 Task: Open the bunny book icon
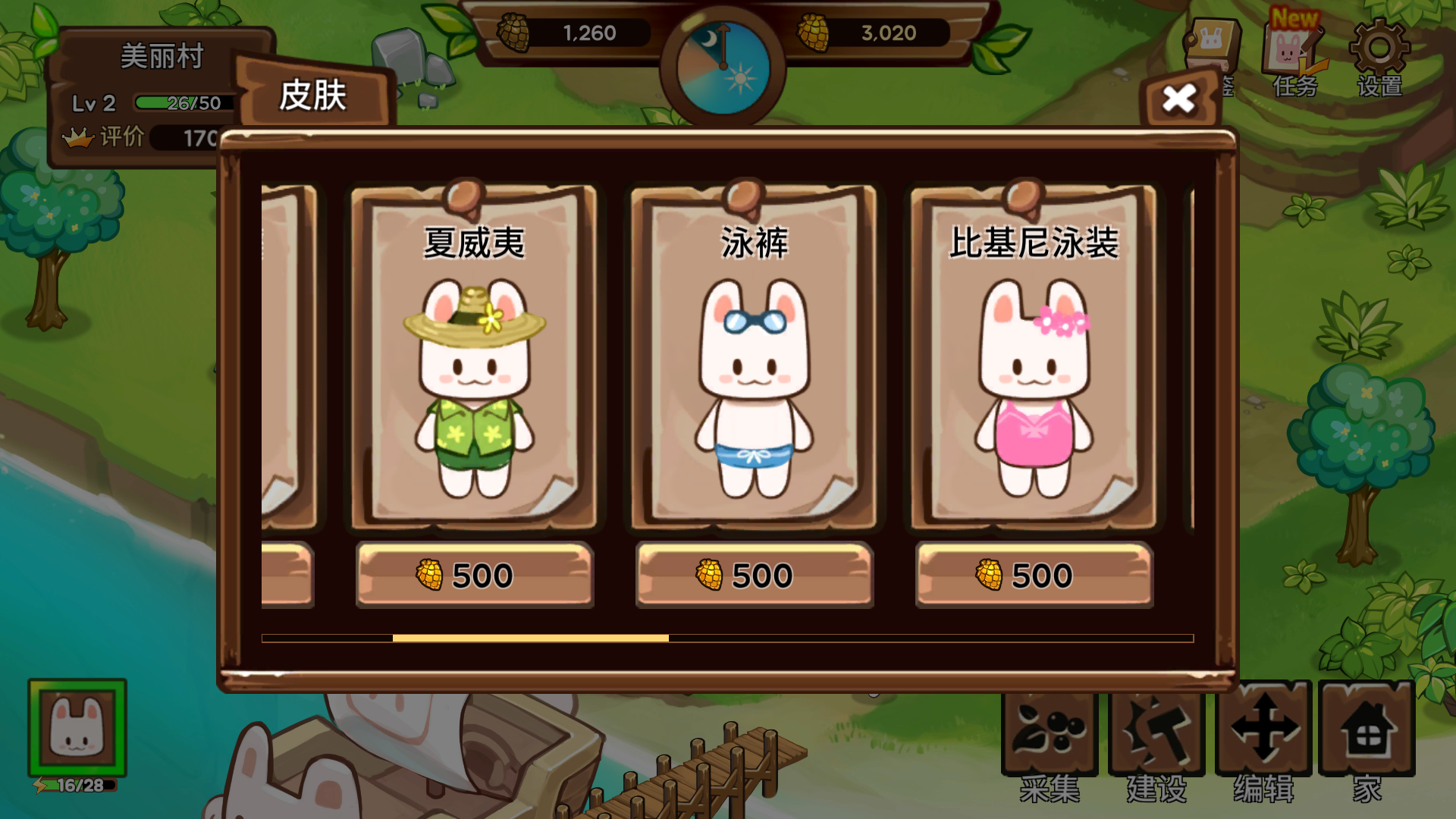click(x=1212, y=44)
